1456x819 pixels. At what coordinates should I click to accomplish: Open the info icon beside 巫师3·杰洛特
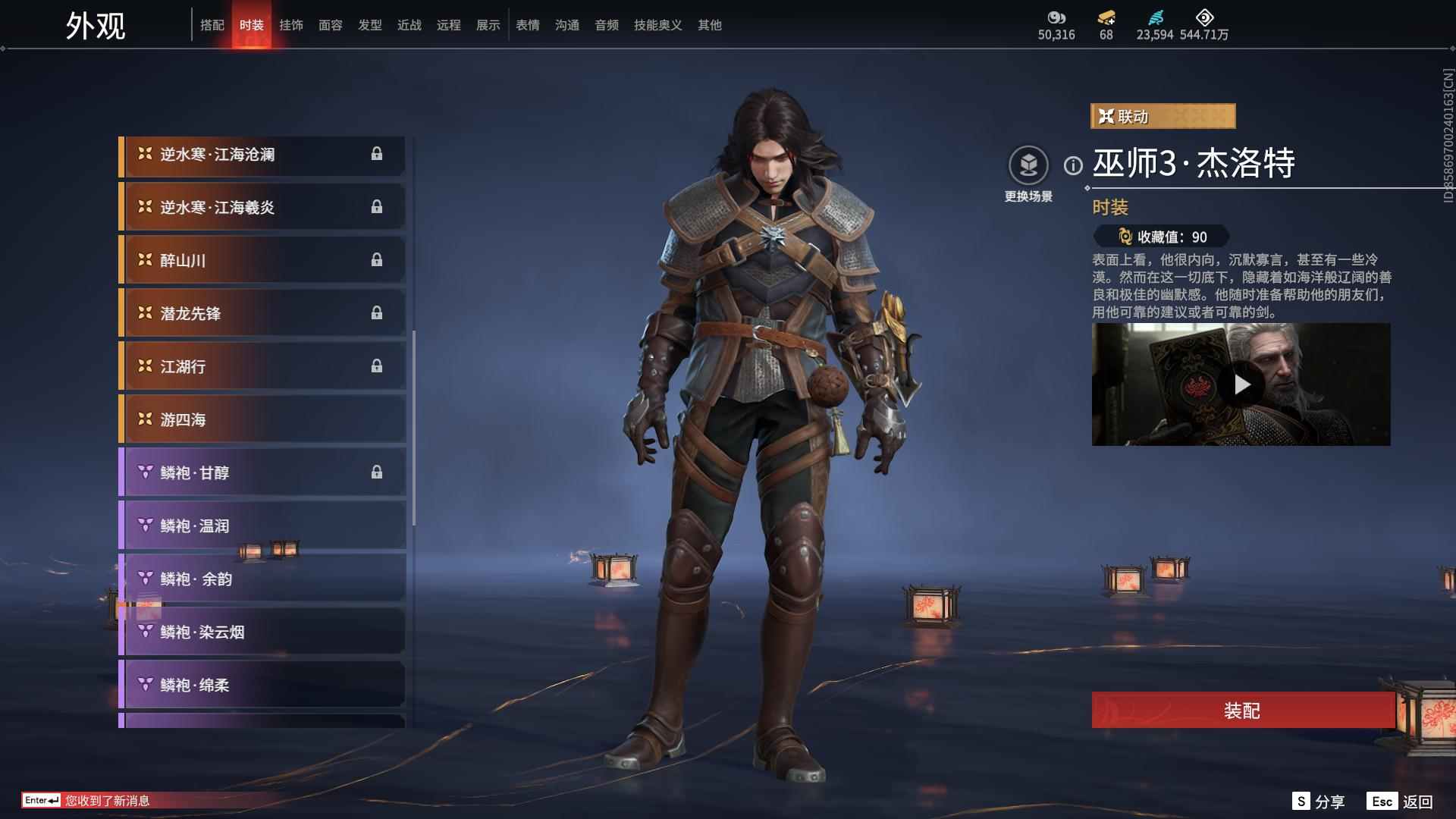[1073, 165]
